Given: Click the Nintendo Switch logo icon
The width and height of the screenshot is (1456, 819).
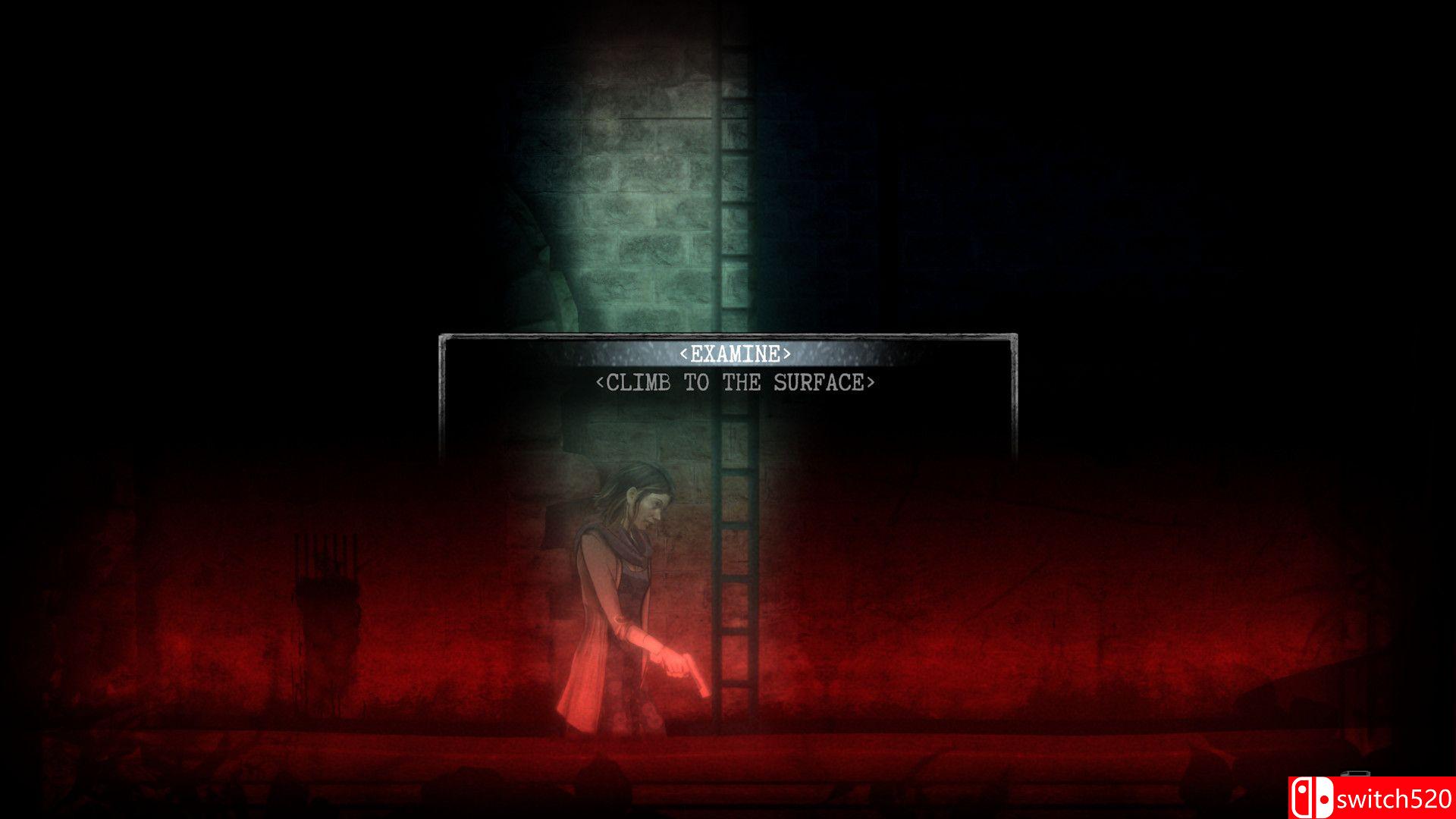Looking at the screenshot, I should click(1313, 796).
